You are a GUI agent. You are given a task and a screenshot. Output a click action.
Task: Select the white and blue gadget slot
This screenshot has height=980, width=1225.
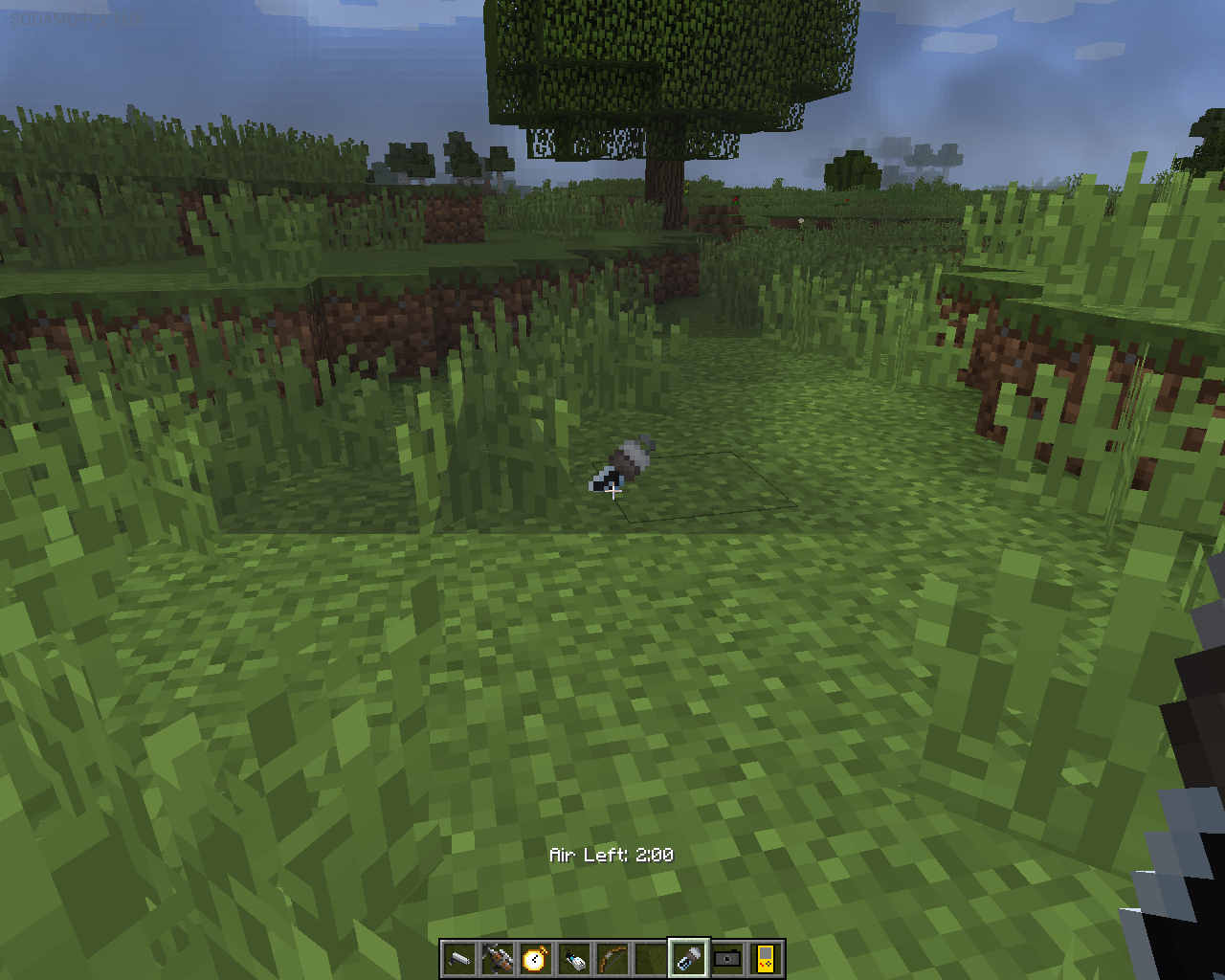574,958
